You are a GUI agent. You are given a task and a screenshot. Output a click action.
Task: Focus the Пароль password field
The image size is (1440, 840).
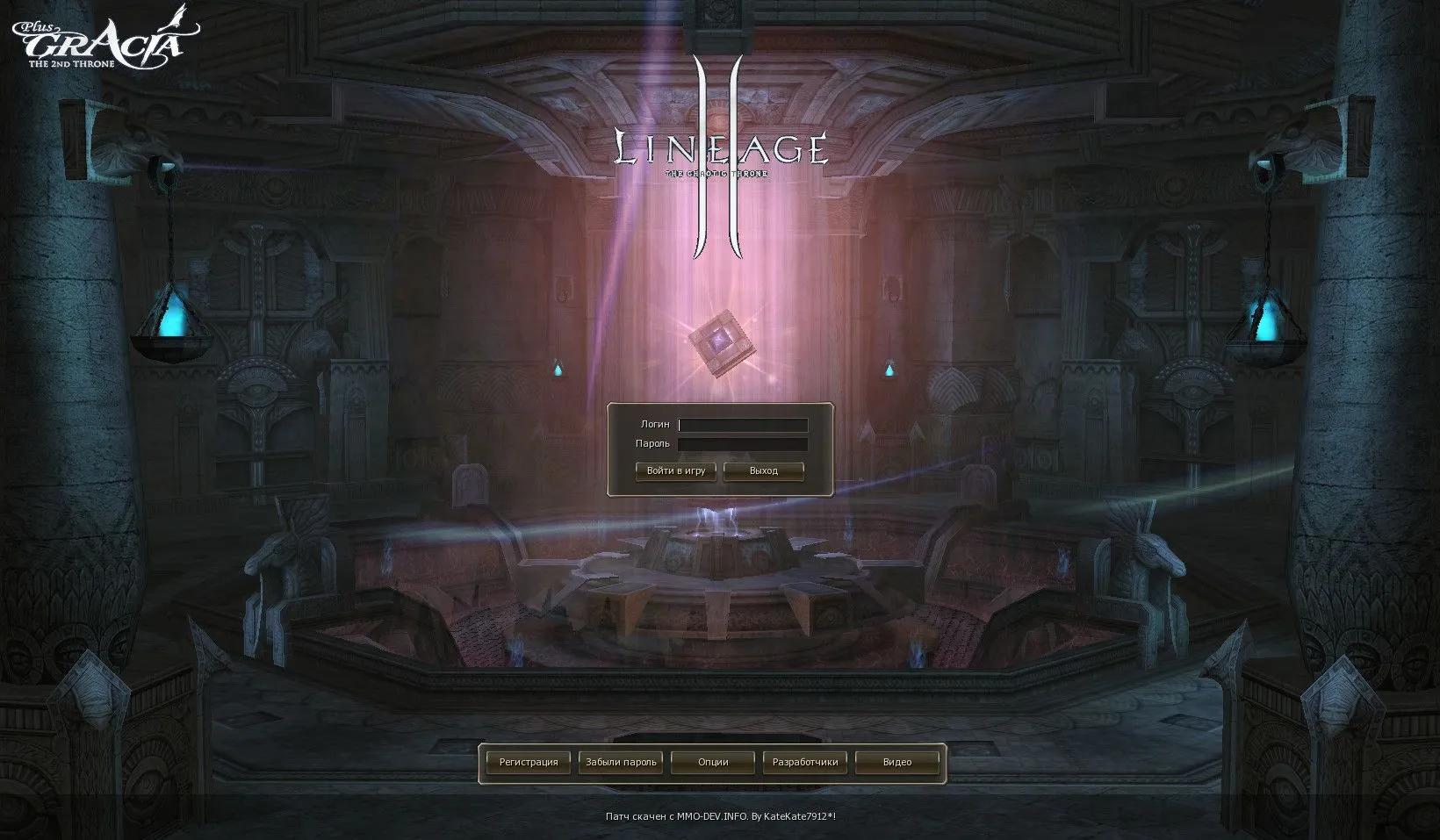(743, 445)
